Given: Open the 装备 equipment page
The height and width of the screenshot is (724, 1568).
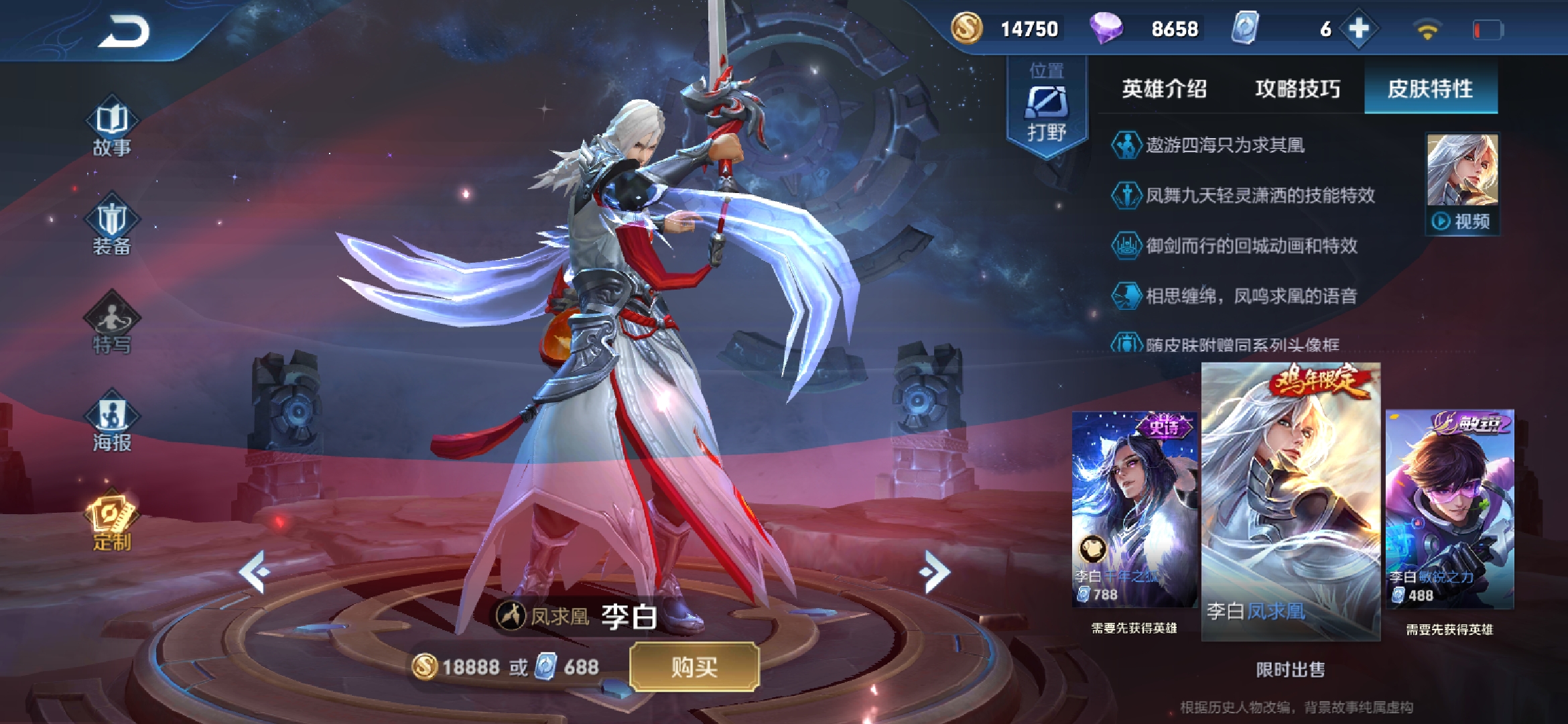Looking at the screenshot, I should point(112,226).
